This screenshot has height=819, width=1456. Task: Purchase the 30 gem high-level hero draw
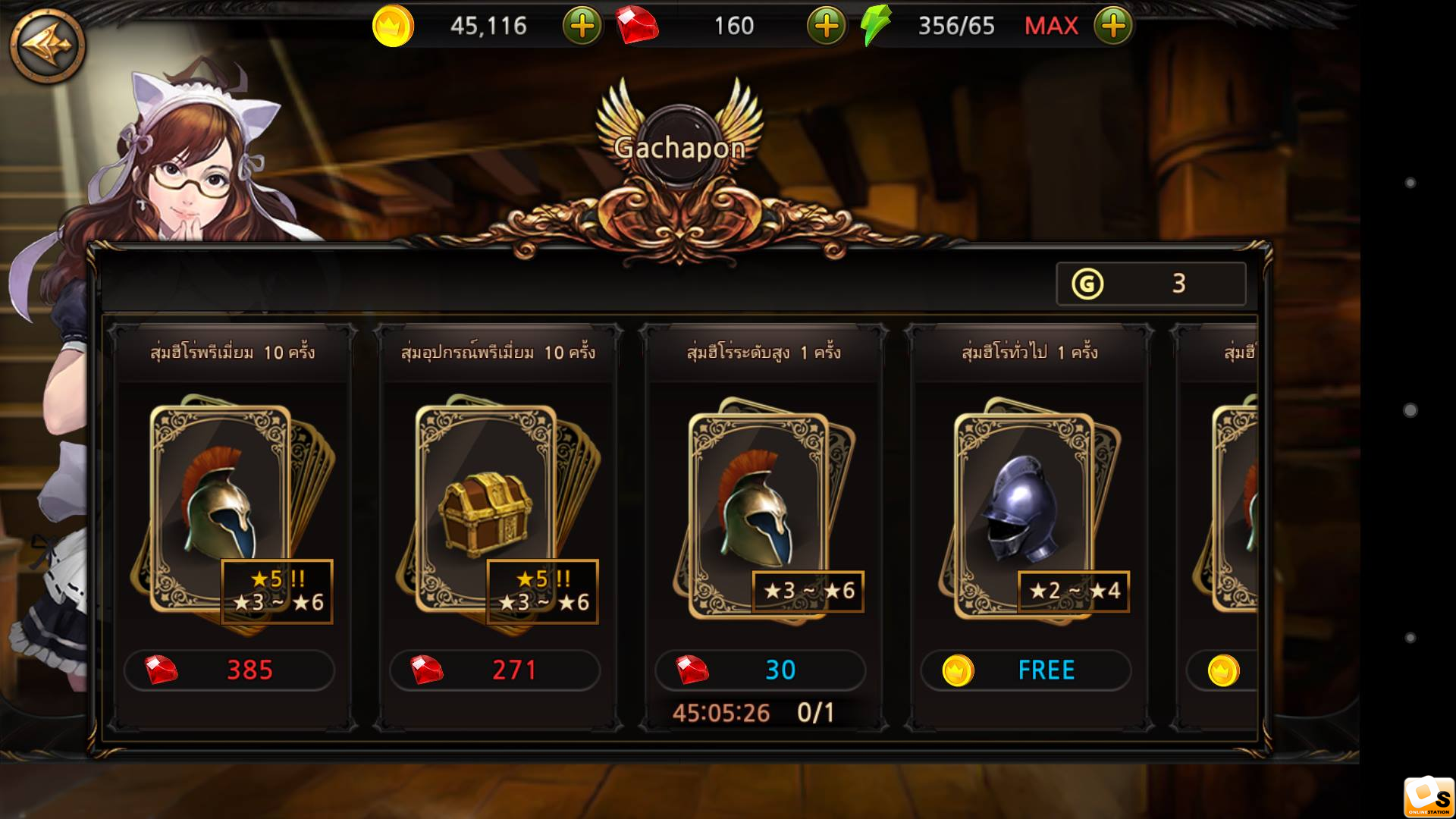[760, 670]
